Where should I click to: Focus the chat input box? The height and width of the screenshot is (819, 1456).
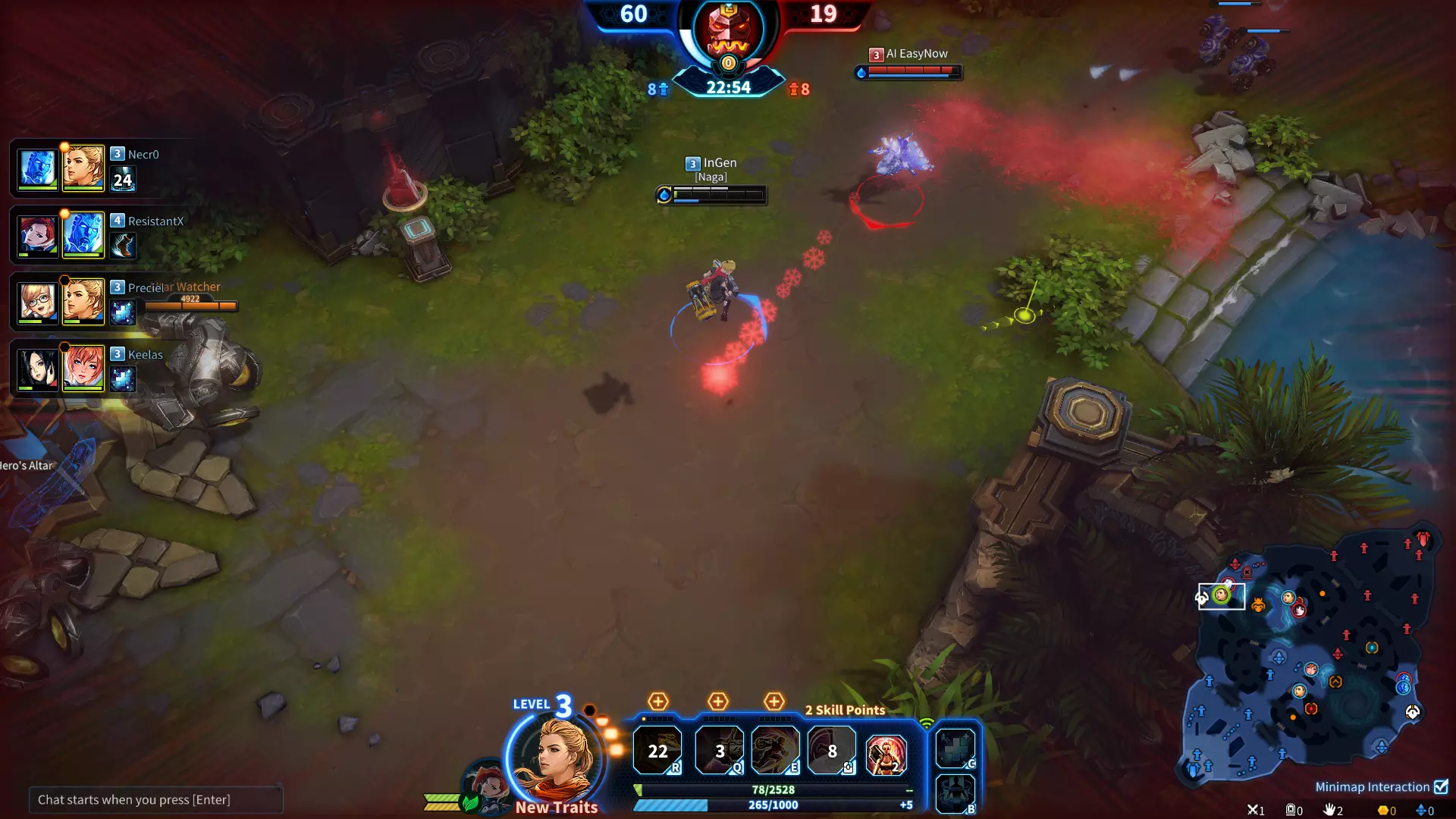155,799
